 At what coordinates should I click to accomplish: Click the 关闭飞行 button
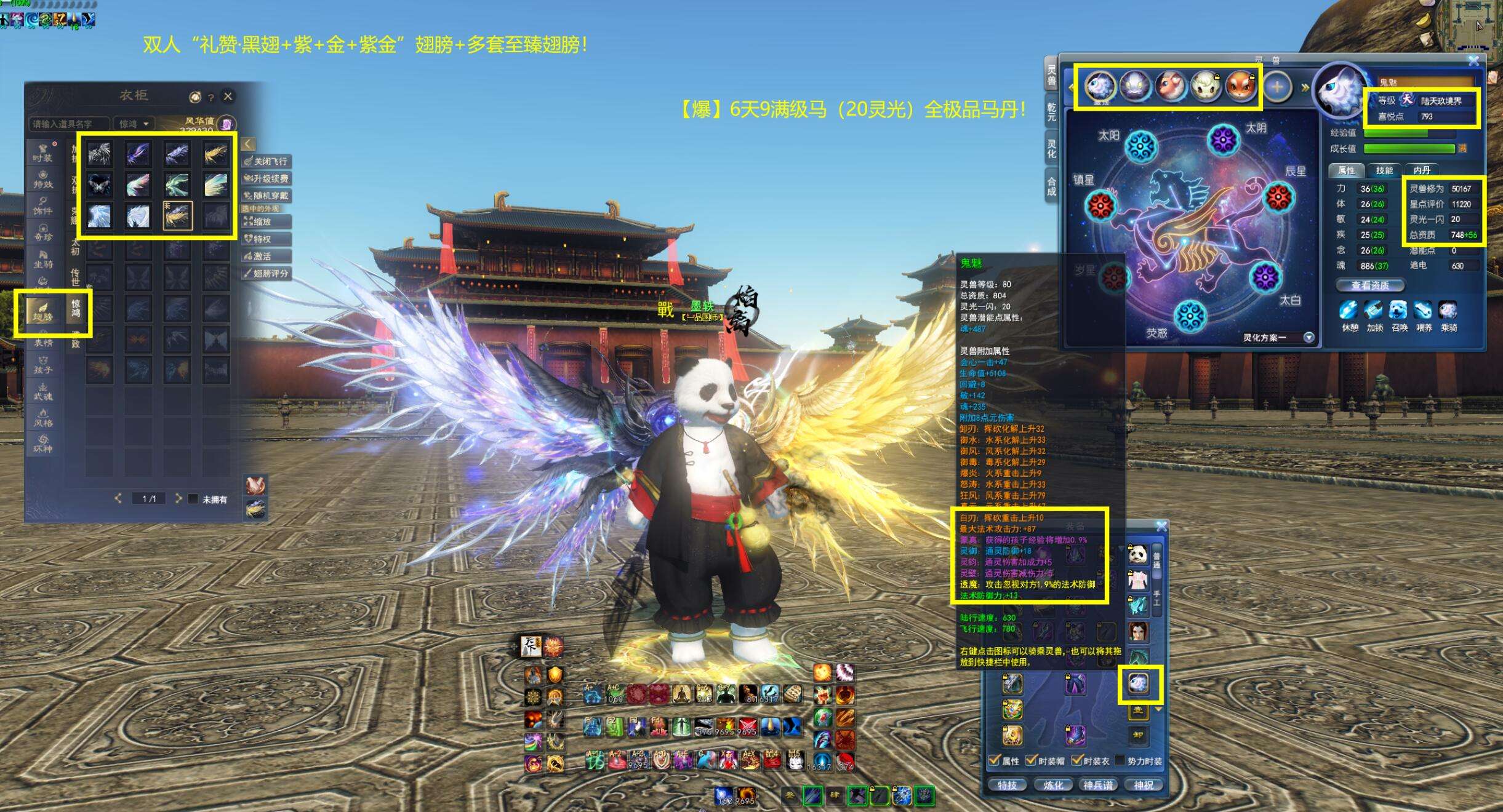267,161
